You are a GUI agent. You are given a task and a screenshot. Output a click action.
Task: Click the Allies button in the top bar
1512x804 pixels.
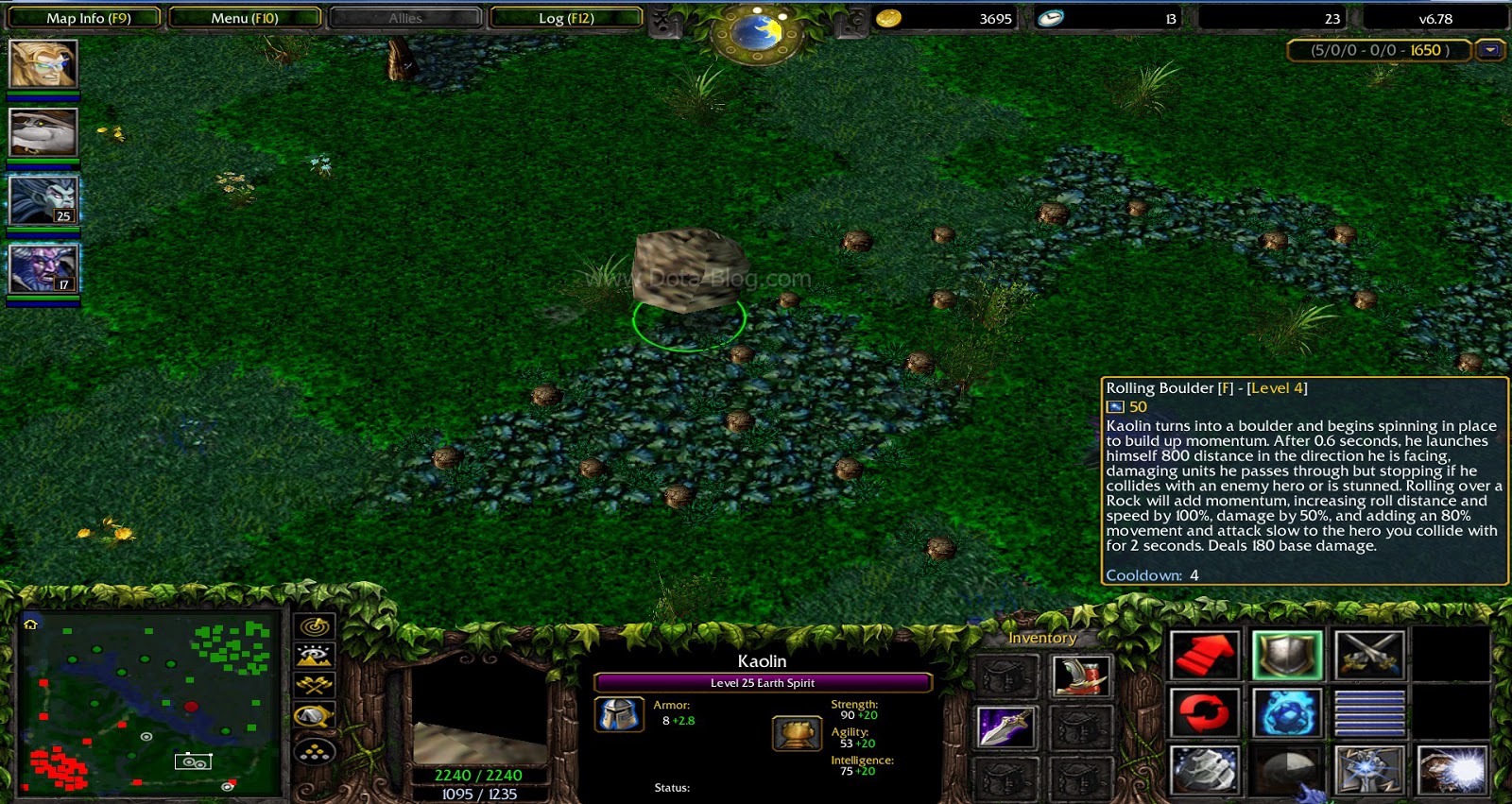point(404,17)
